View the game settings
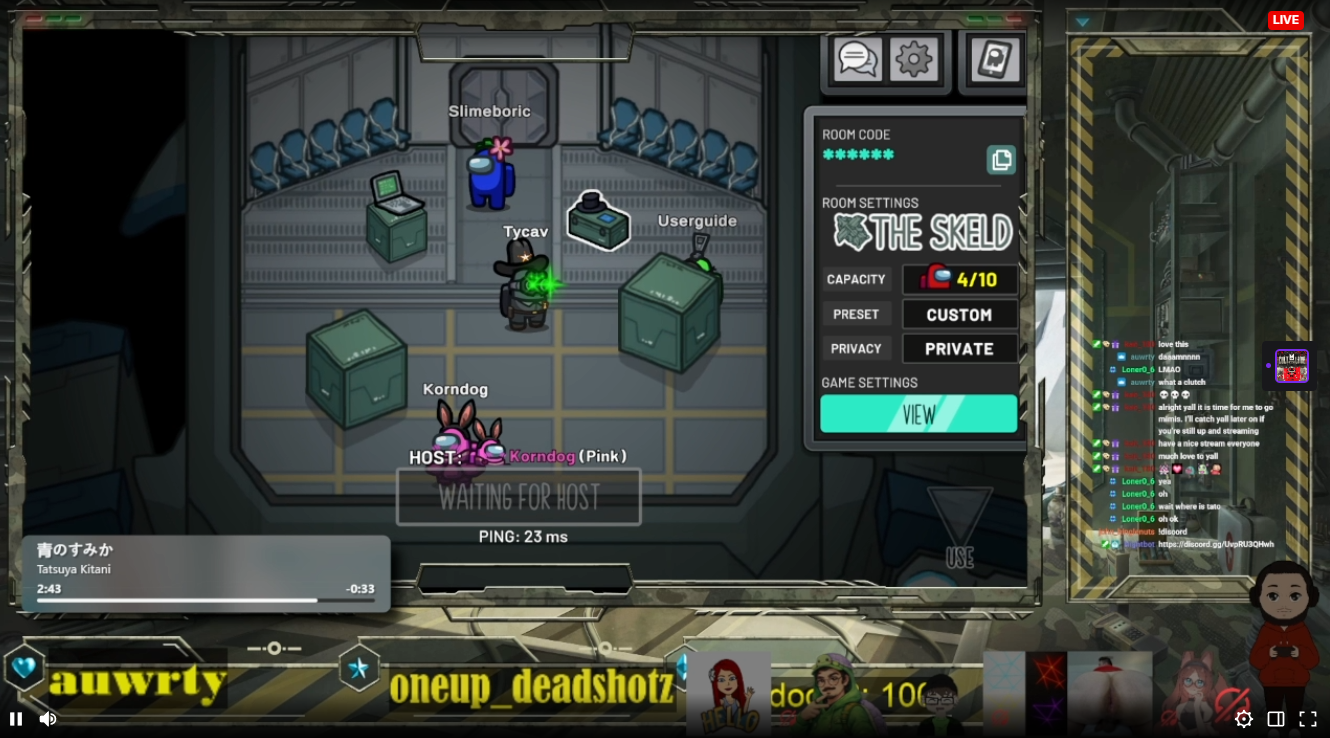Viewport: 1330px width, 738px height. (918, 413)
